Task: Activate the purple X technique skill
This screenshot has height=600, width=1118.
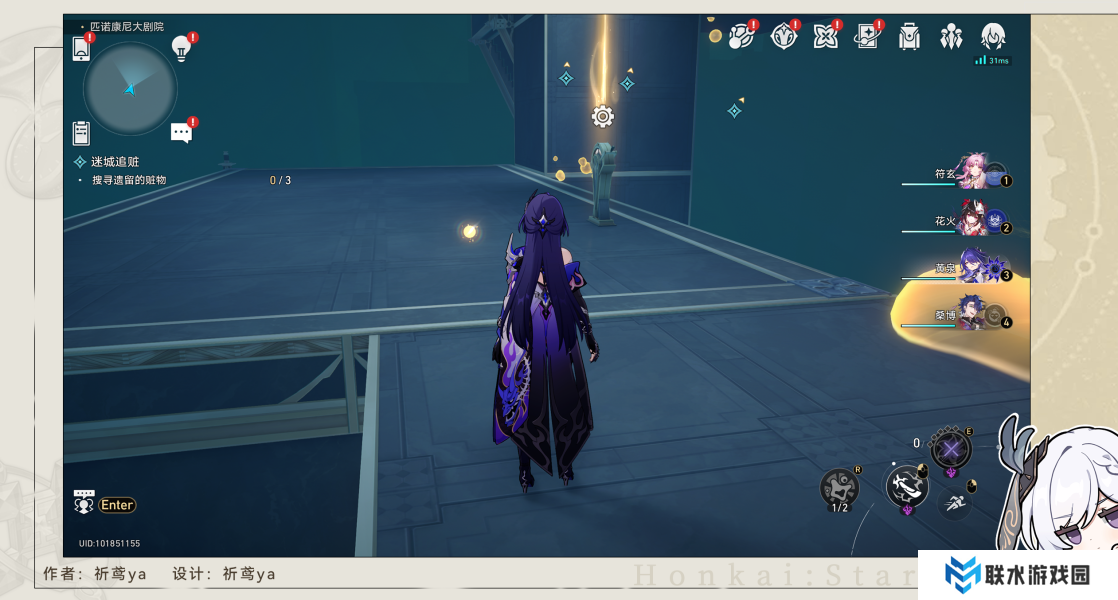Action: [x=950, y=448]
